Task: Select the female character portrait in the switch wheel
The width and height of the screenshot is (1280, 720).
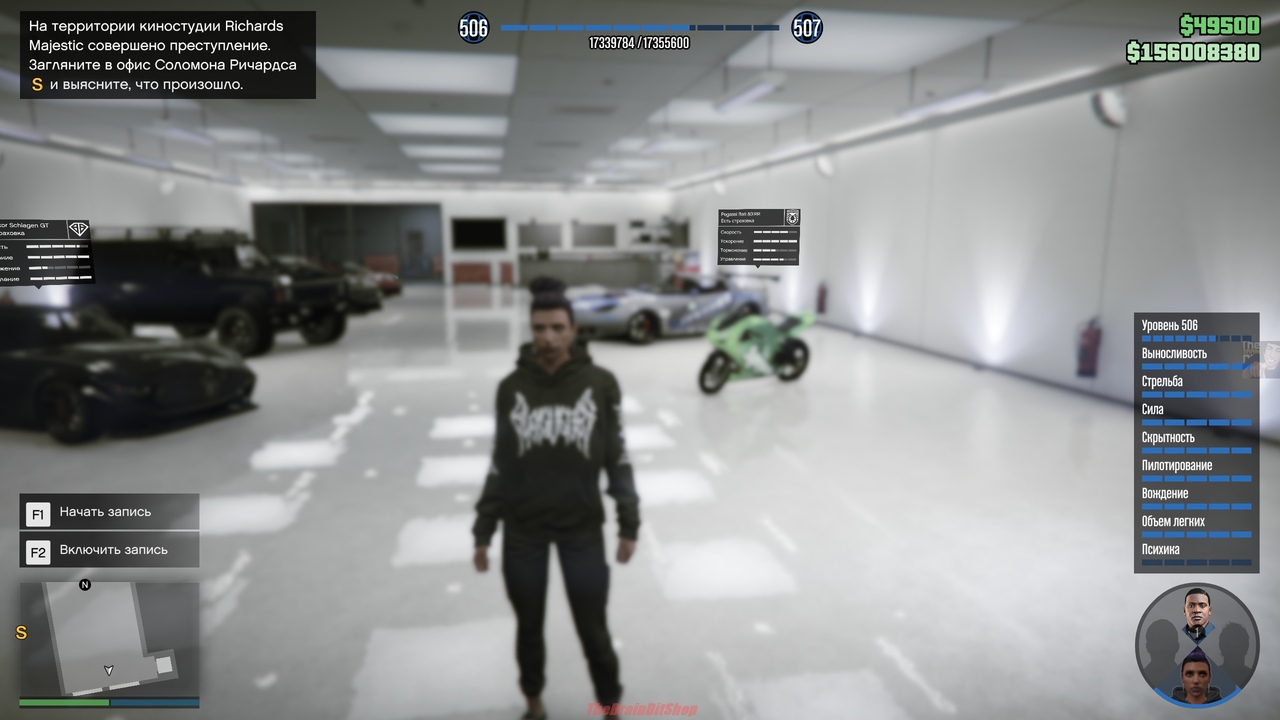Action: point(1197,675)
